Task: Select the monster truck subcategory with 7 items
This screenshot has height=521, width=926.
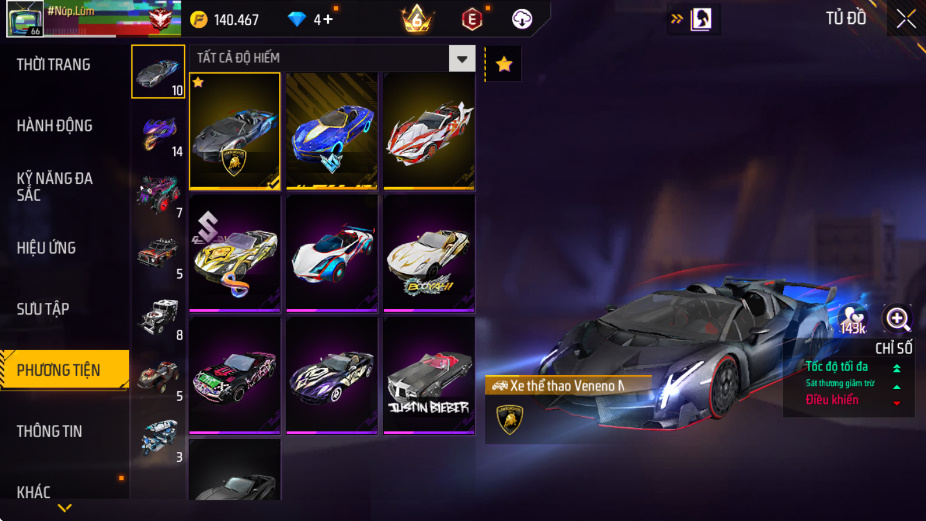Action: [x=158, y=194]
